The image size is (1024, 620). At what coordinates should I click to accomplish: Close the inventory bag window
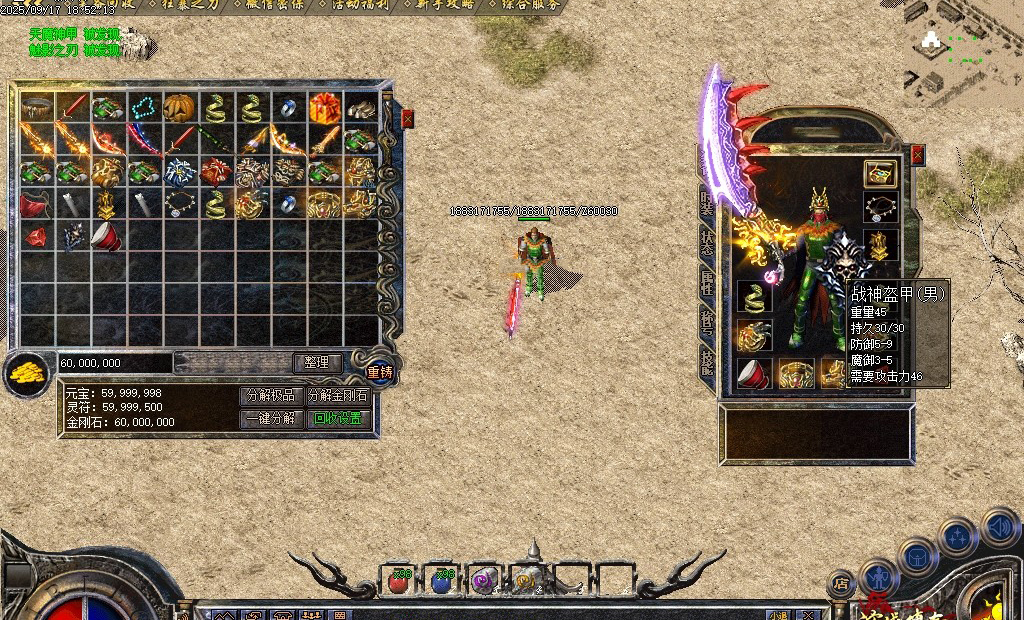pyautogui.click(x=407, y=119)
